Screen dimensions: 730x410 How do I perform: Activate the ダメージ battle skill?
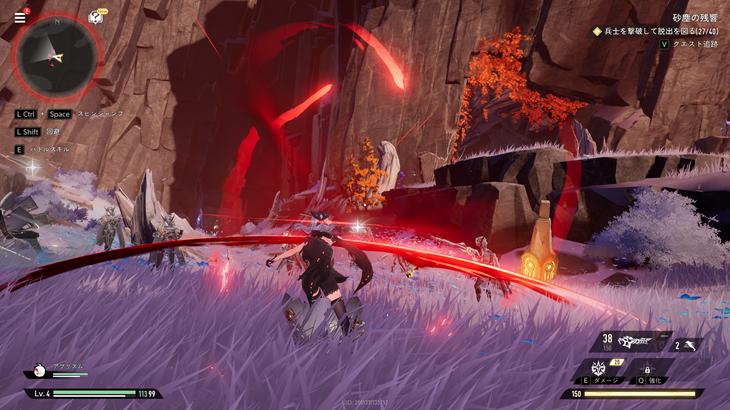coord(601,368)
